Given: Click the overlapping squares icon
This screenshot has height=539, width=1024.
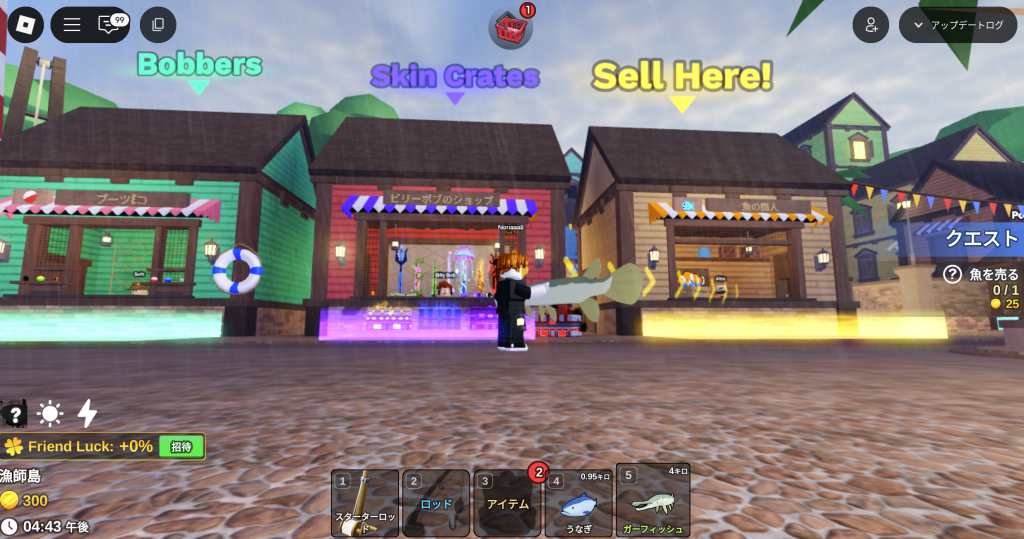Looking at the screenshot, I should pyautogui.click(x=158, y=25).
